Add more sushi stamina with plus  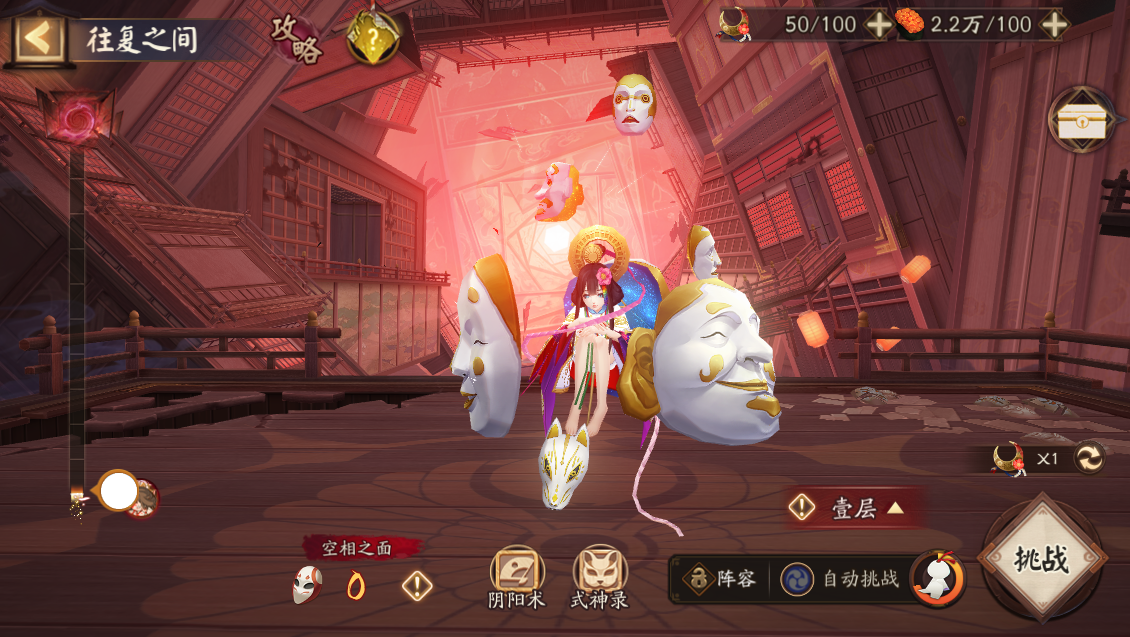click(1048, 25)
